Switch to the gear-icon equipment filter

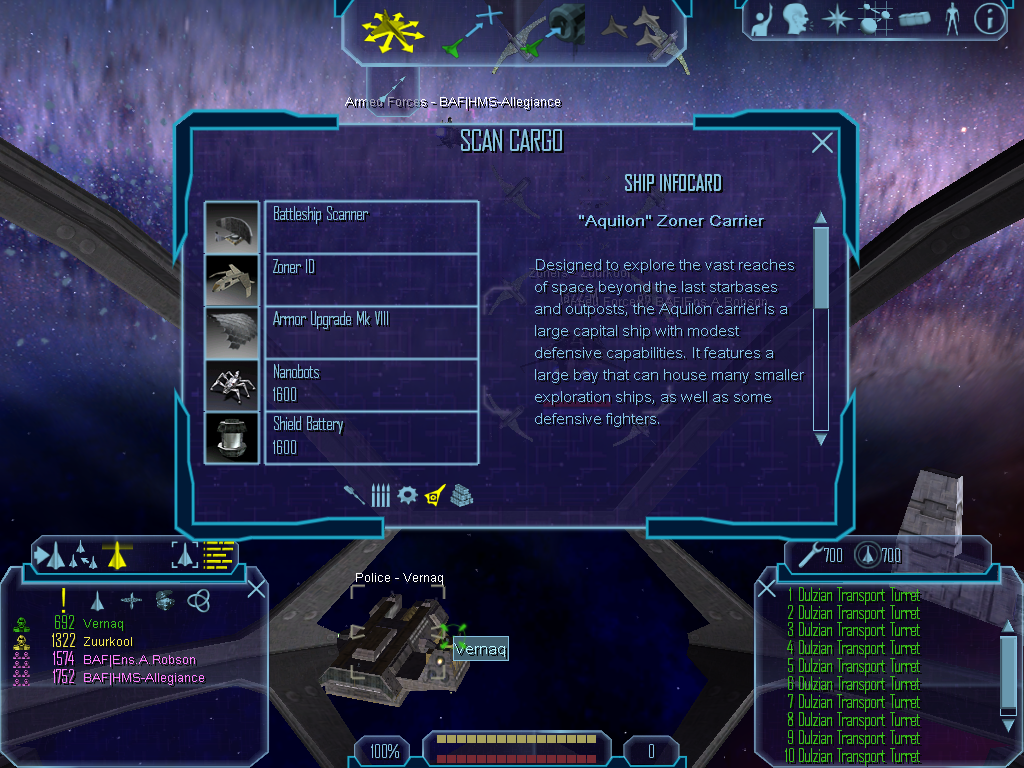click(406, 495)
